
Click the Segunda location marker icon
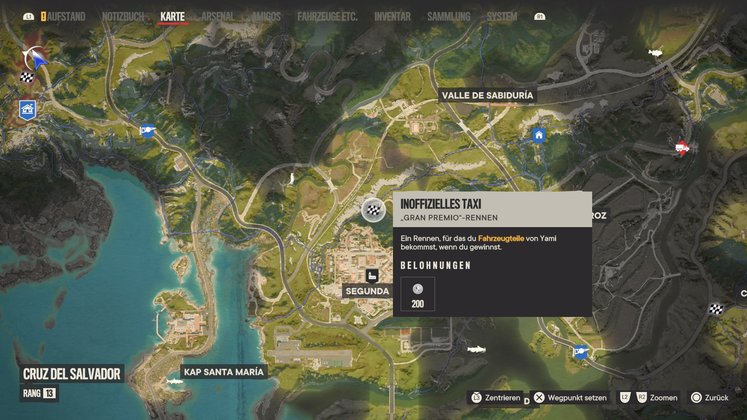click(x=372, y=276)
